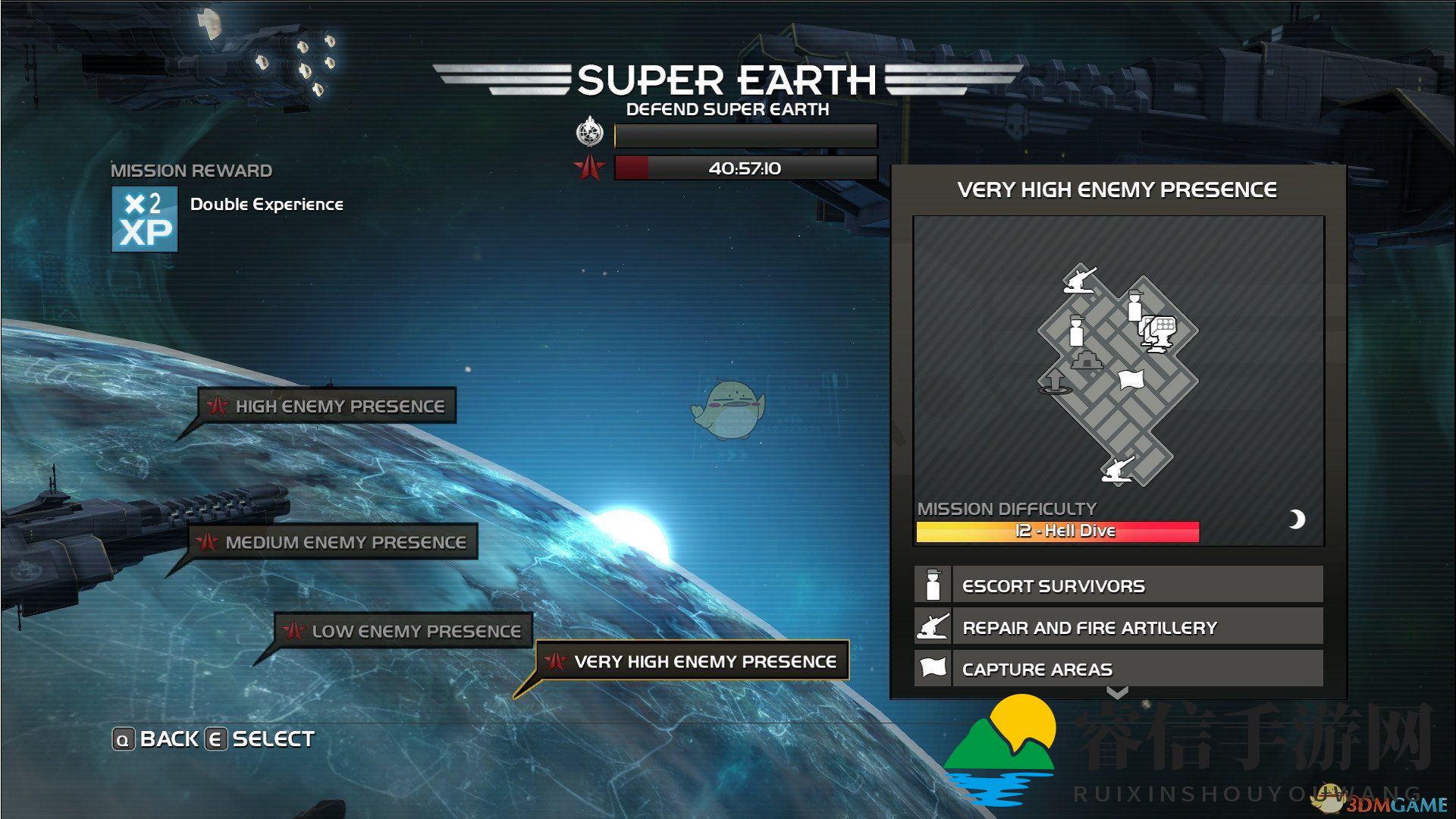Screen dimensions: 1456x819
Task: Confirm with the Select button
Action: click(260, 739)
